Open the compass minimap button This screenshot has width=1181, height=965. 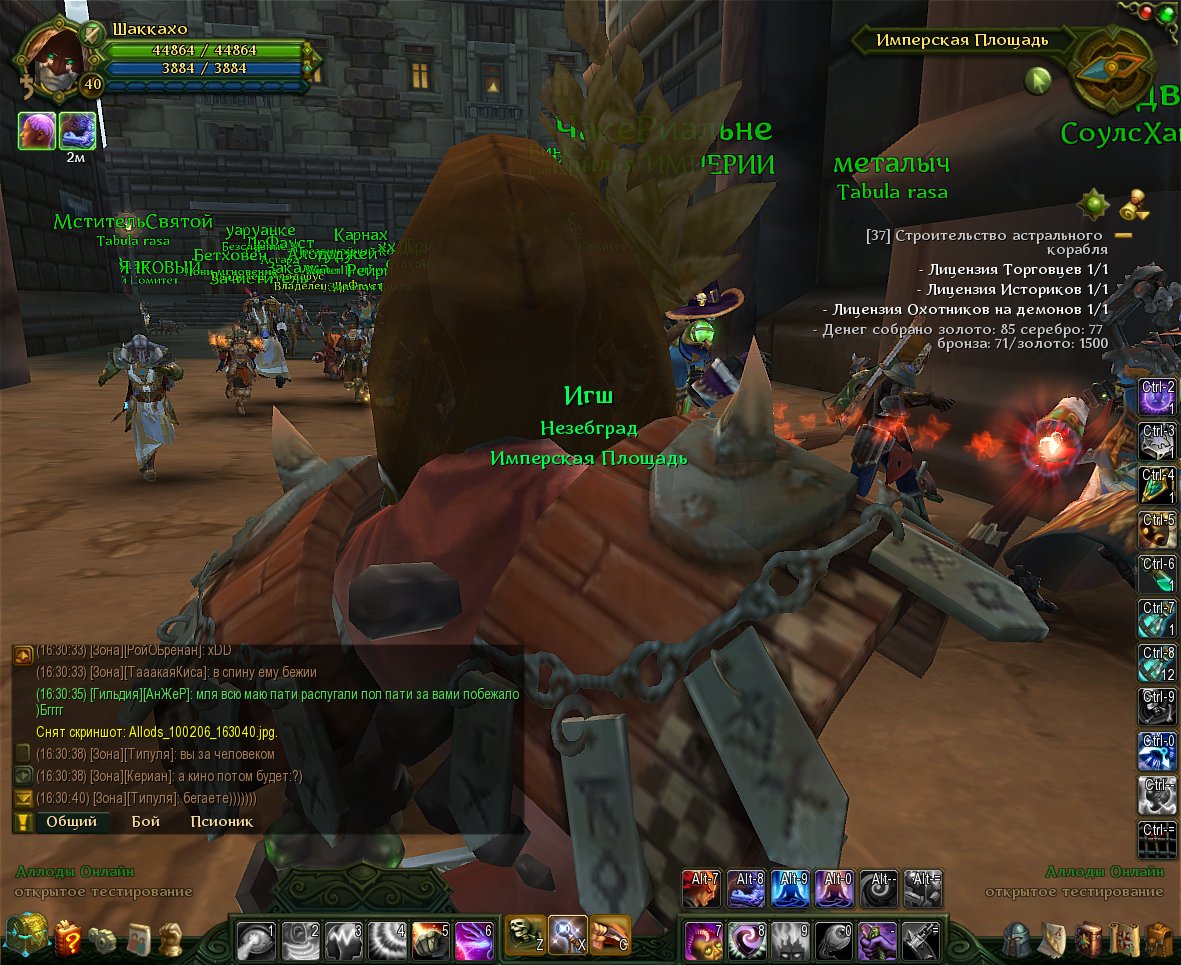coord(1111,68)
